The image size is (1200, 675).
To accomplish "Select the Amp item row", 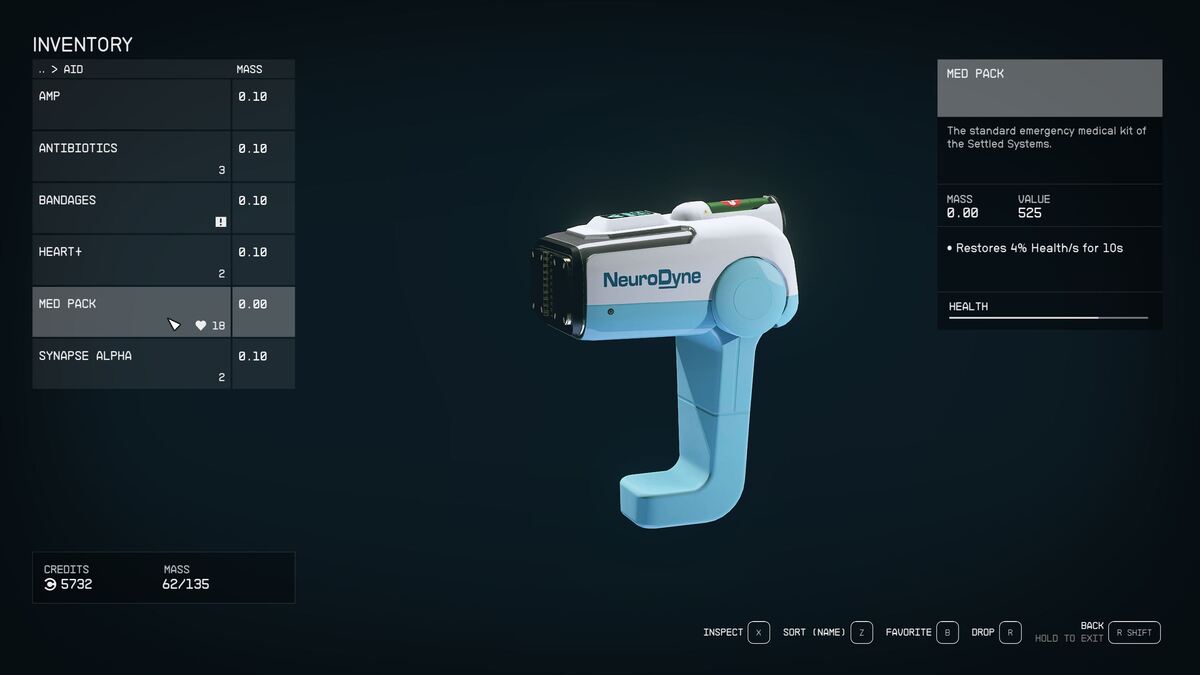I will tap(132, 104).
